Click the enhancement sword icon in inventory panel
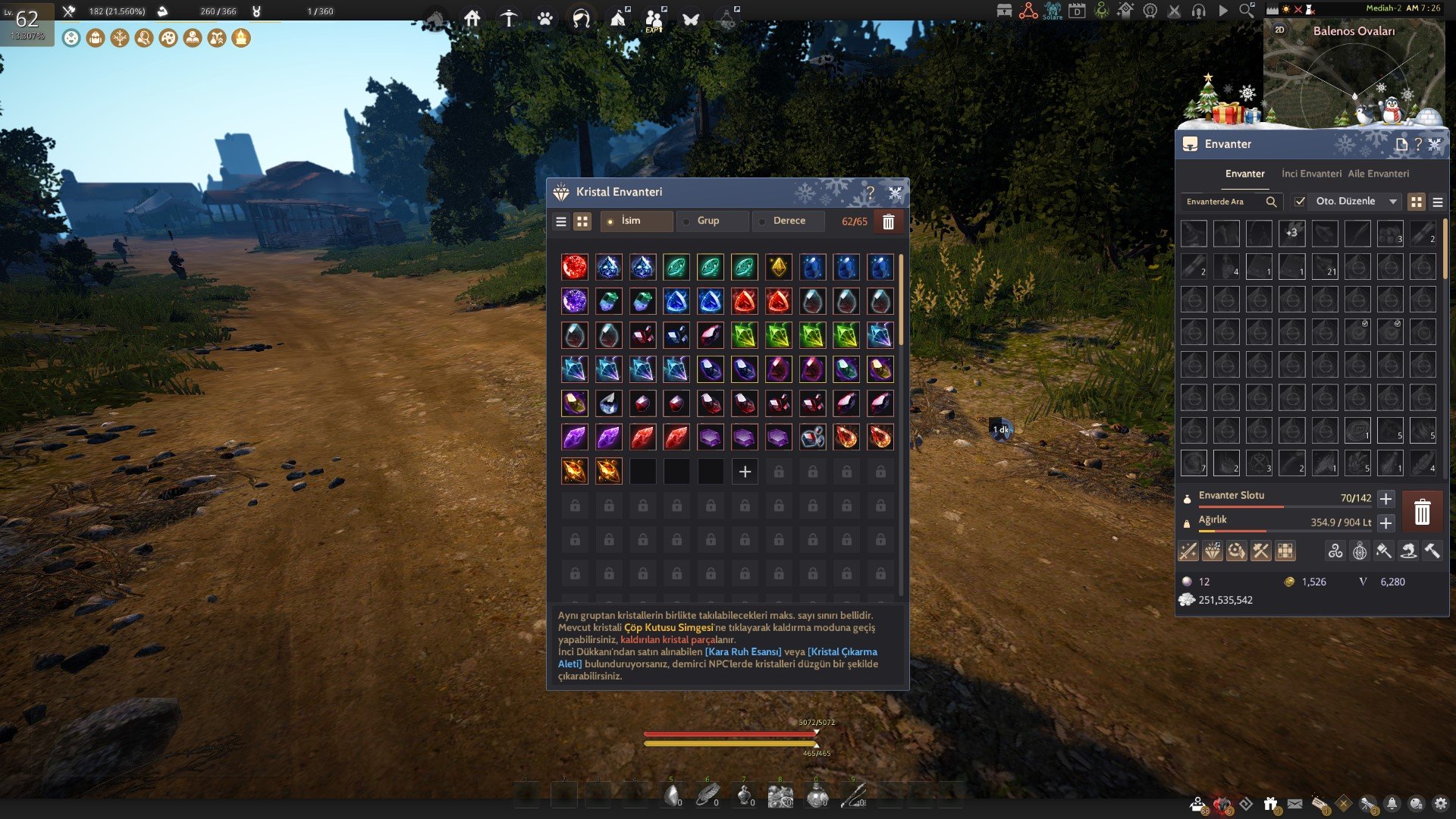The width and height of the screenshot is (1456, 819). pos(1188,551)
